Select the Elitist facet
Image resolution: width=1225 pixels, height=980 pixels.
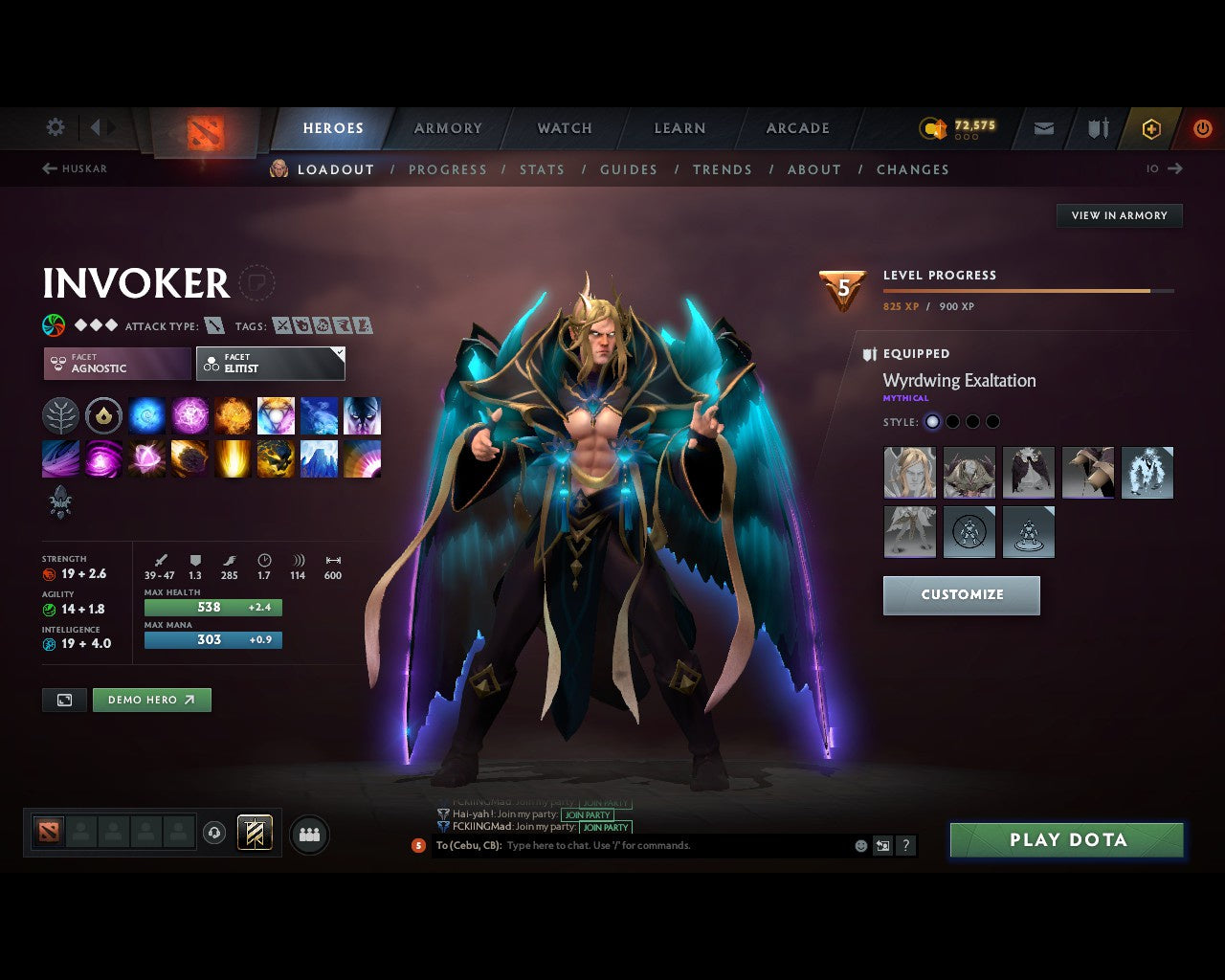pyautogui.click(x=270, y=364)
